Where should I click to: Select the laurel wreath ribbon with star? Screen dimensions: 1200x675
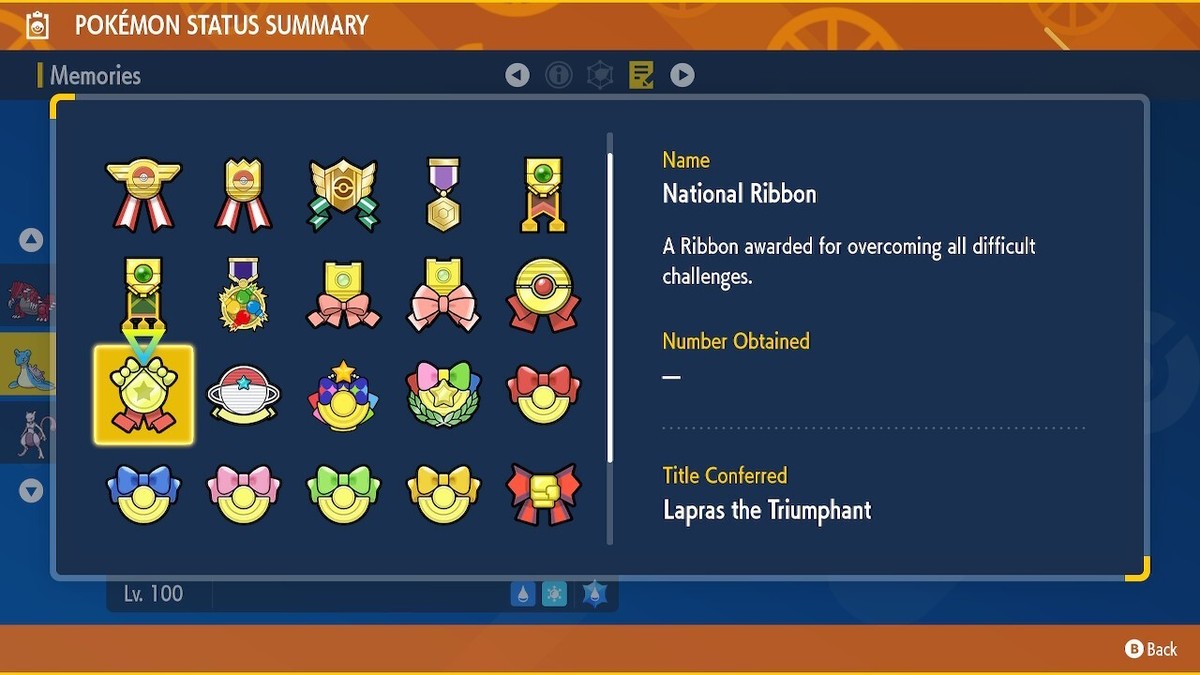point(444,395)
